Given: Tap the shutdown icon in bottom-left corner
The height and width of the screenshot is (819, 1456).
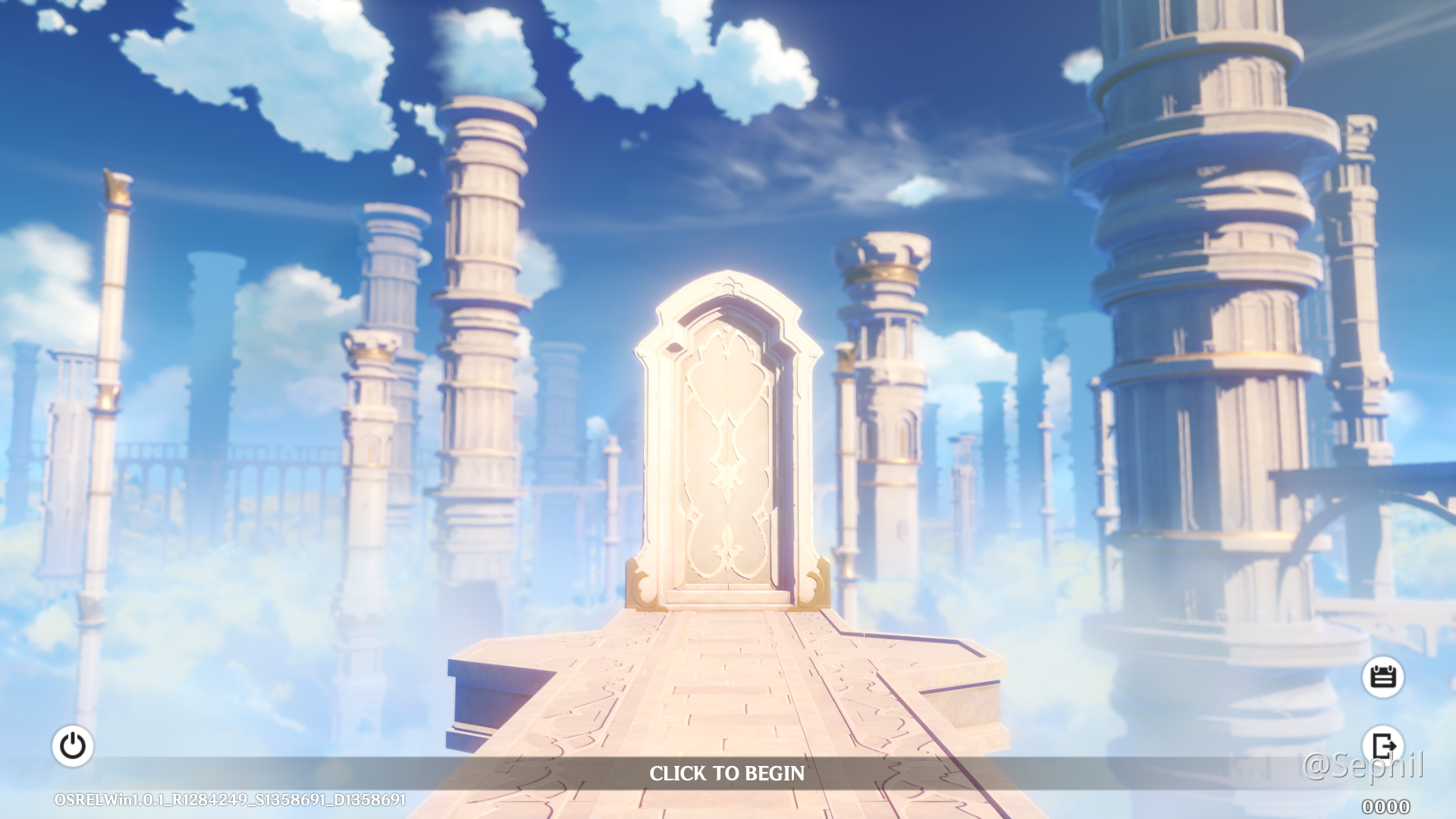Looking at the screenshot, I should coord(73,745).
